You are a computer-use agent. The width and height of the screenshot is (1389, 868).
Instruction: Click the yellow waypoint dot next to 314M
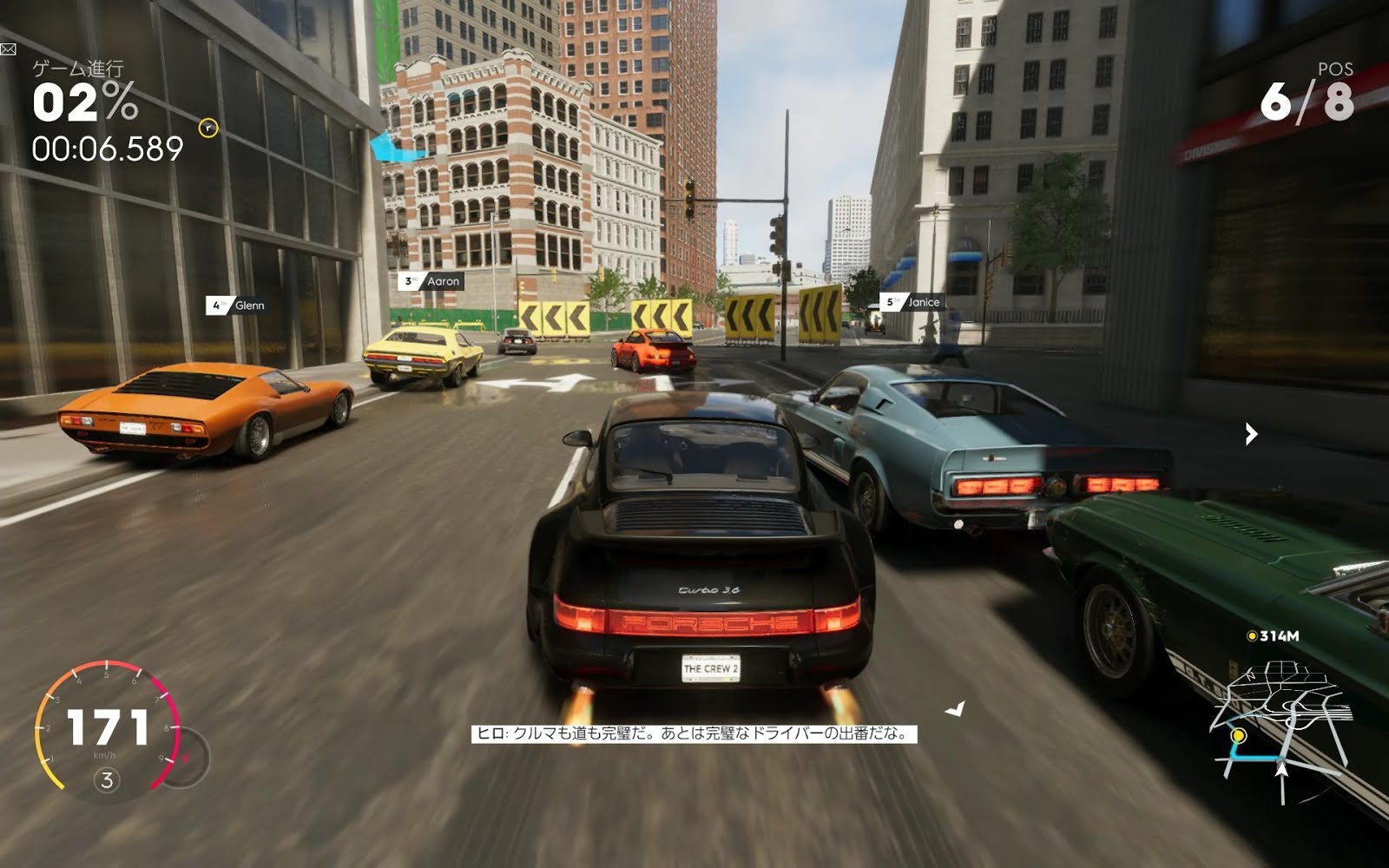point(1253,636)
